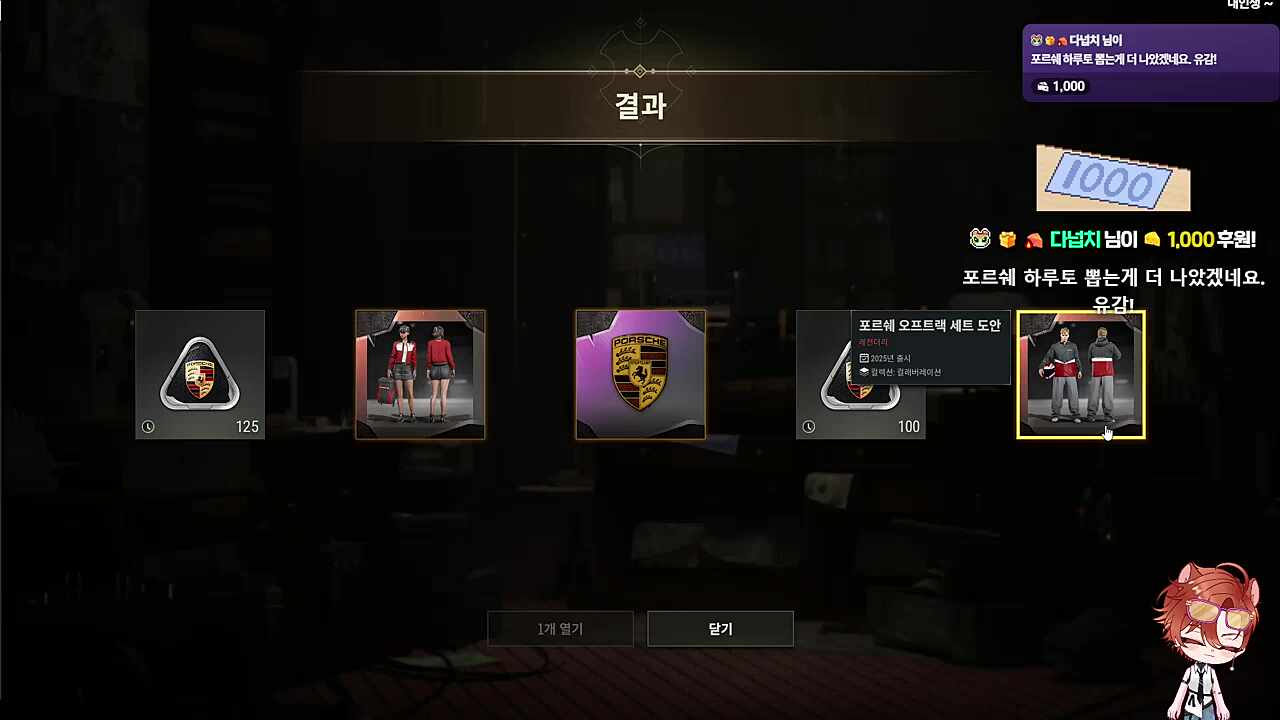The image size is (1280, 720).
Task: Click the 내인생 label at the top right
Action: [1243, 4]
